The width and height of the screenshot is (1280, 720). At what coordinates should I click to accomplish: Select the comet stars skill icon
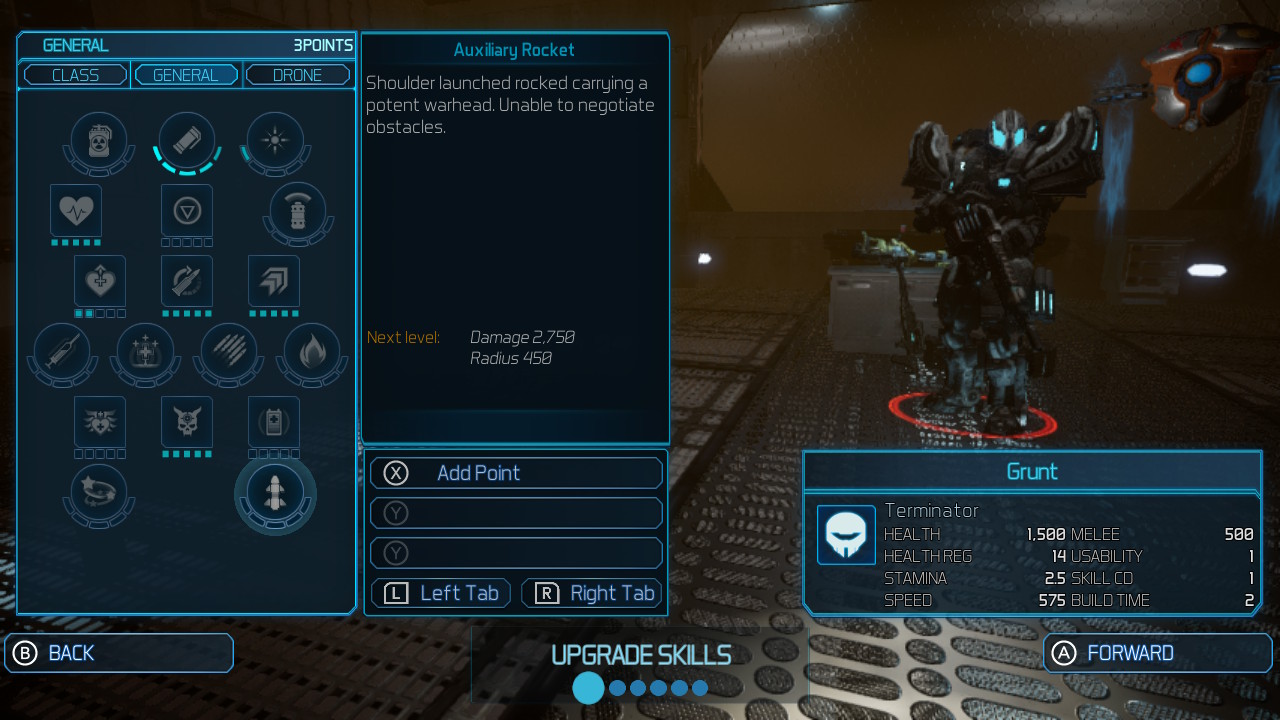tap(98, 493)
